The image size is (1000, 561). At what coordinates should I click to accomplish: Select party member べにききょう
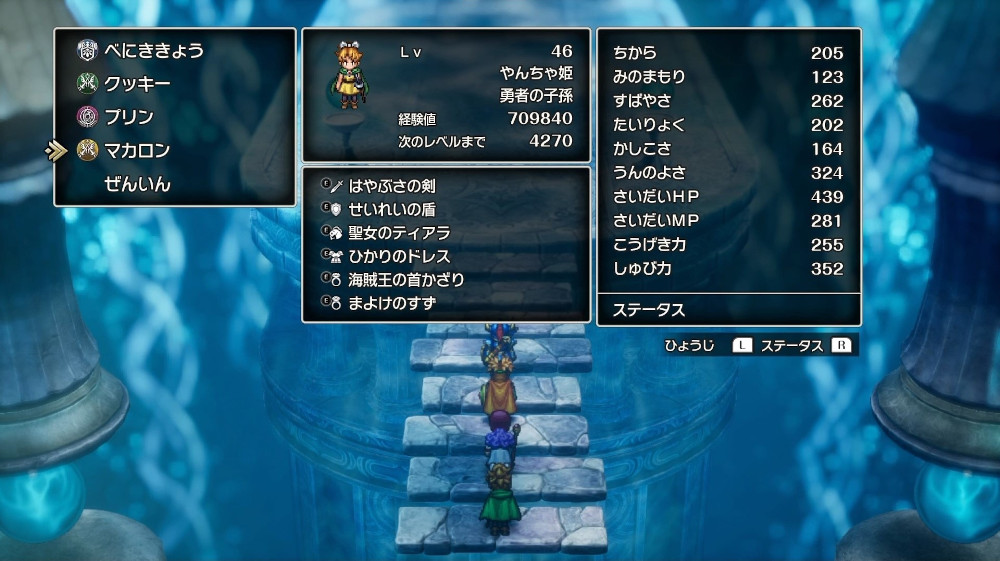pyautogui.click(x=153, y=51)
